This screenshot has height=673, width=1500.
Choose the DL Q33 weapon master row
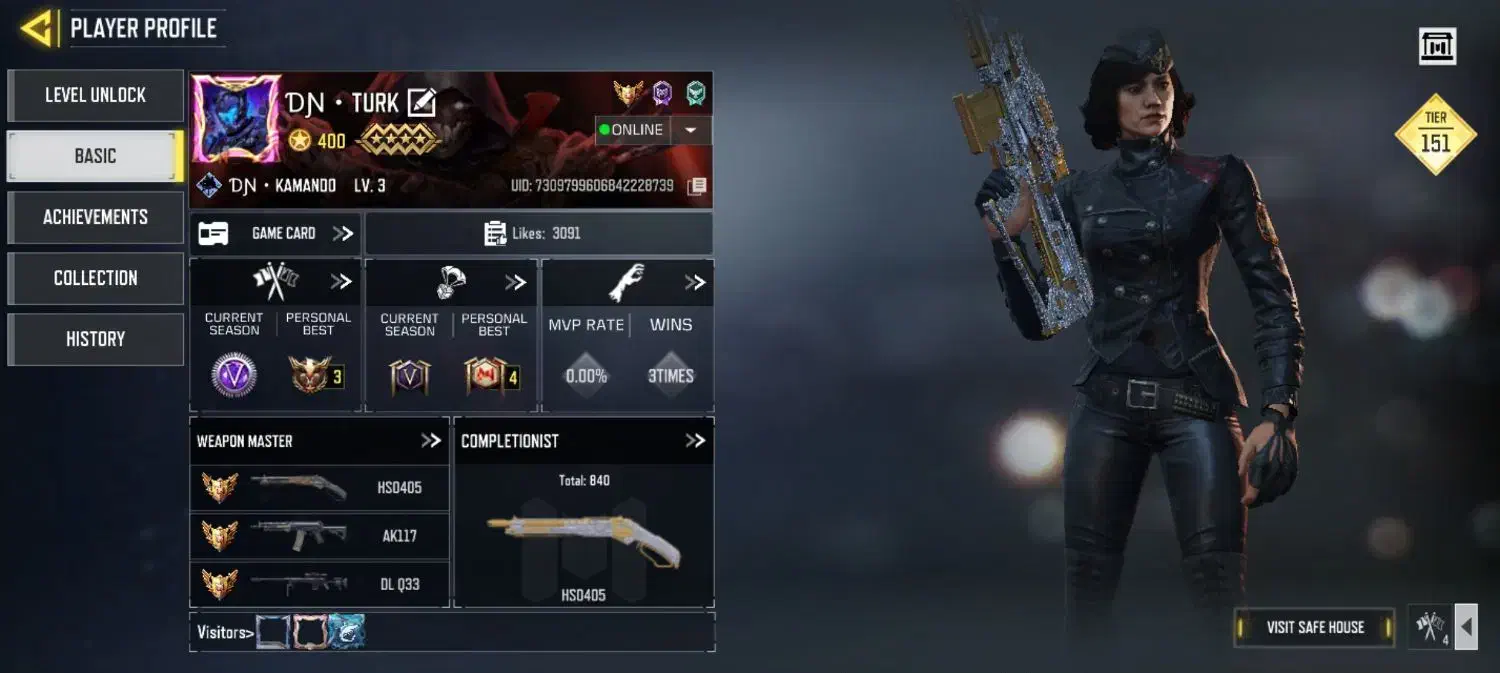click(320, 583)
